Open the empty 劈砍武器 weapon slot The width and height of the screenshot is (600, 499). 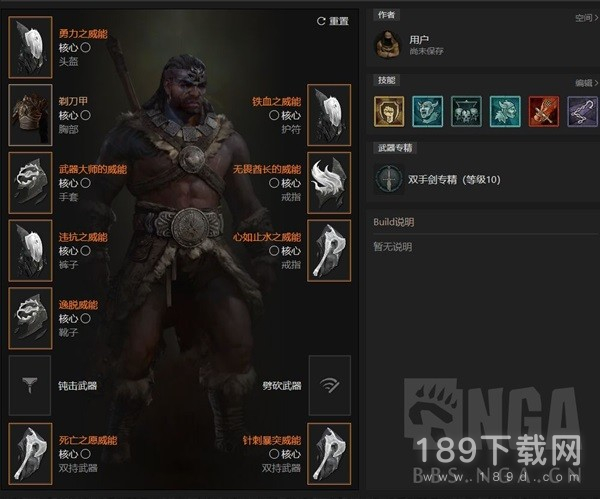point(329,385)
